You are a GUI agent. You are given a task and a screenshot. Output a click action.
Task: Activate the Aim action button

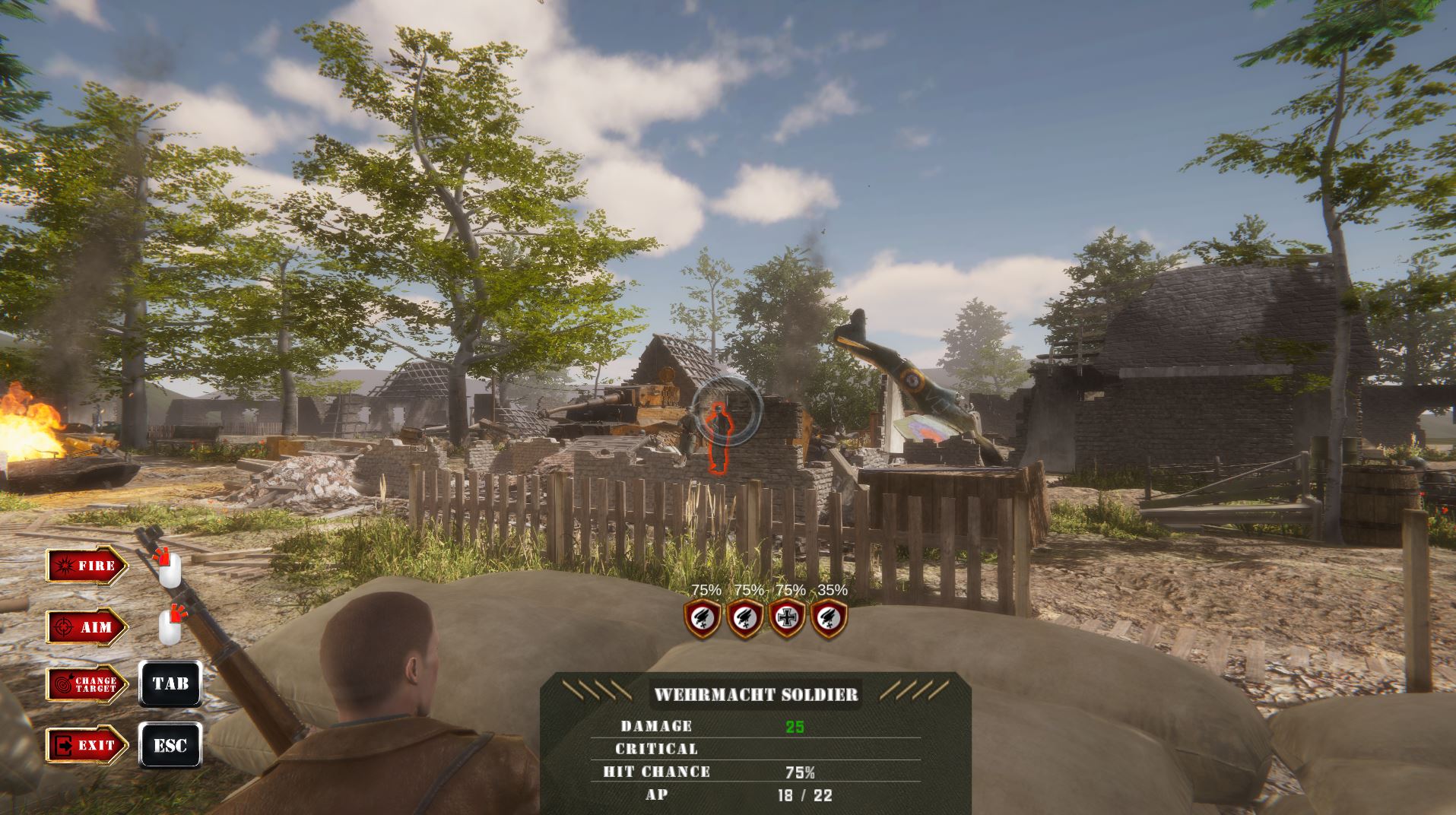click(86, 627)
